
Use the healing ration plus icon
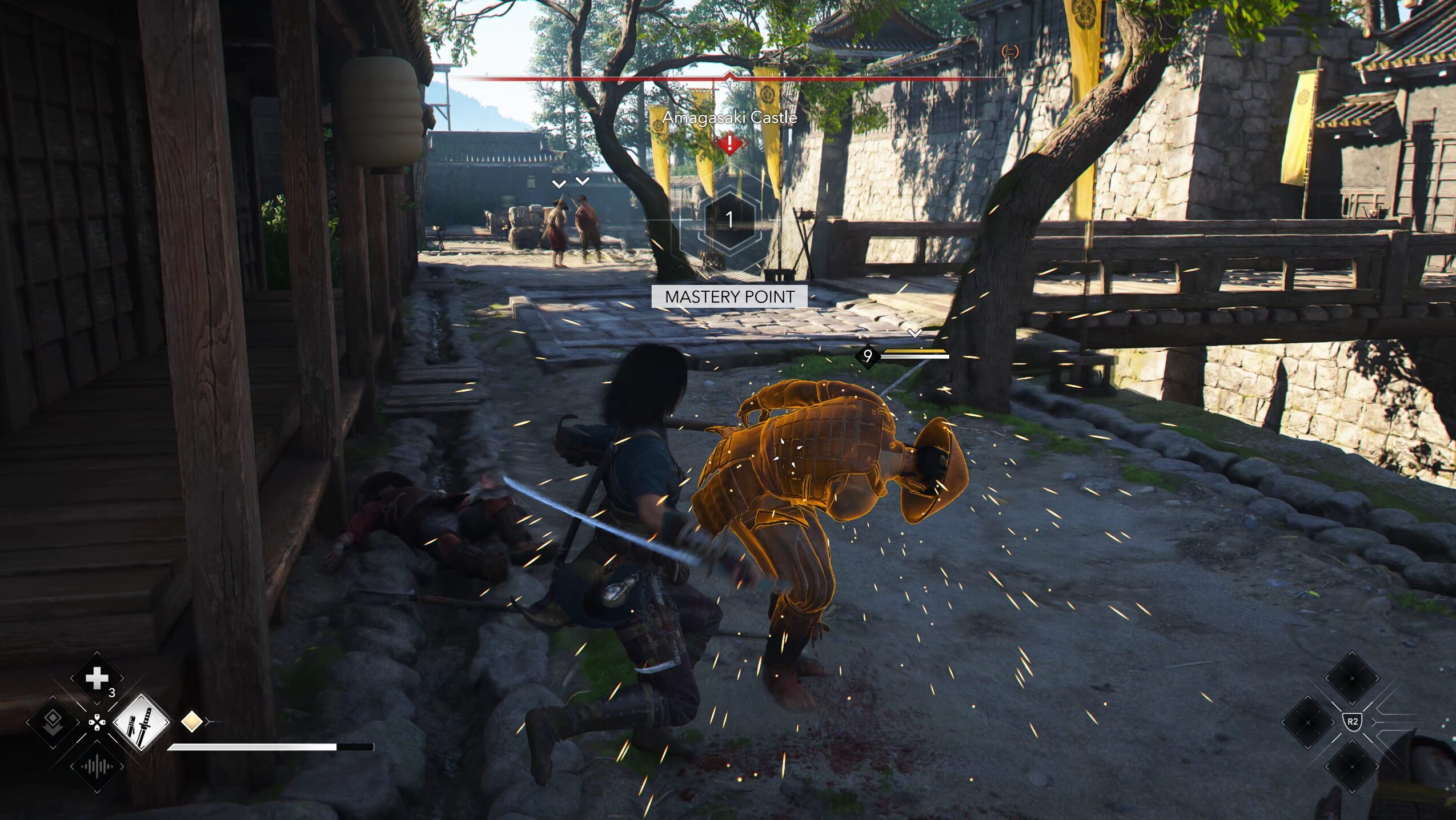click(x=97, y=678)
